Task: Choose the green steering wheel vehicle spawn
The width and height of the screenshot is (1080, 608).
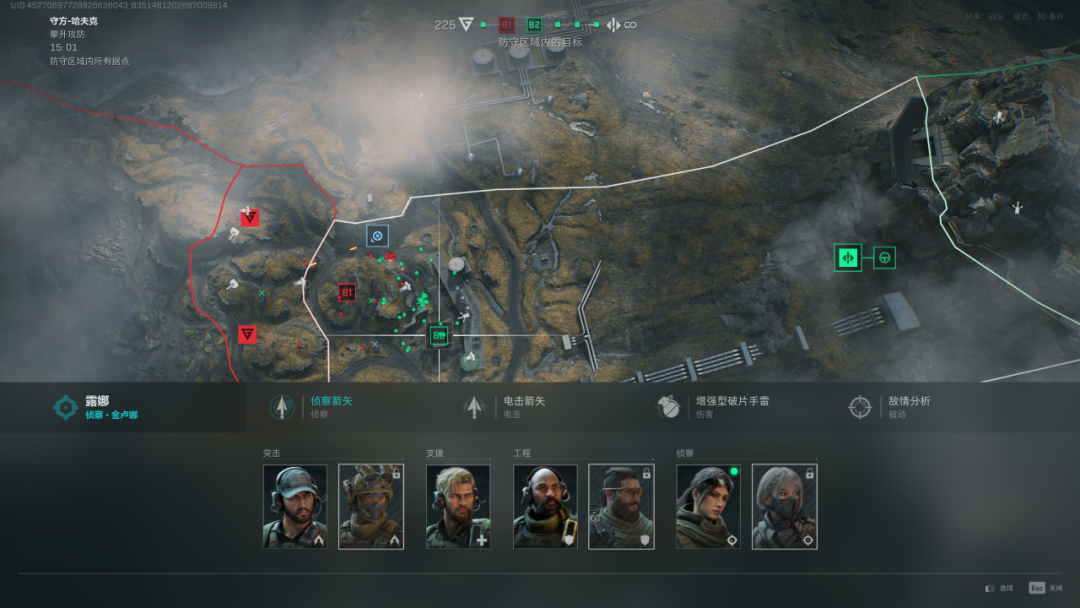Action: coord(884,258)
